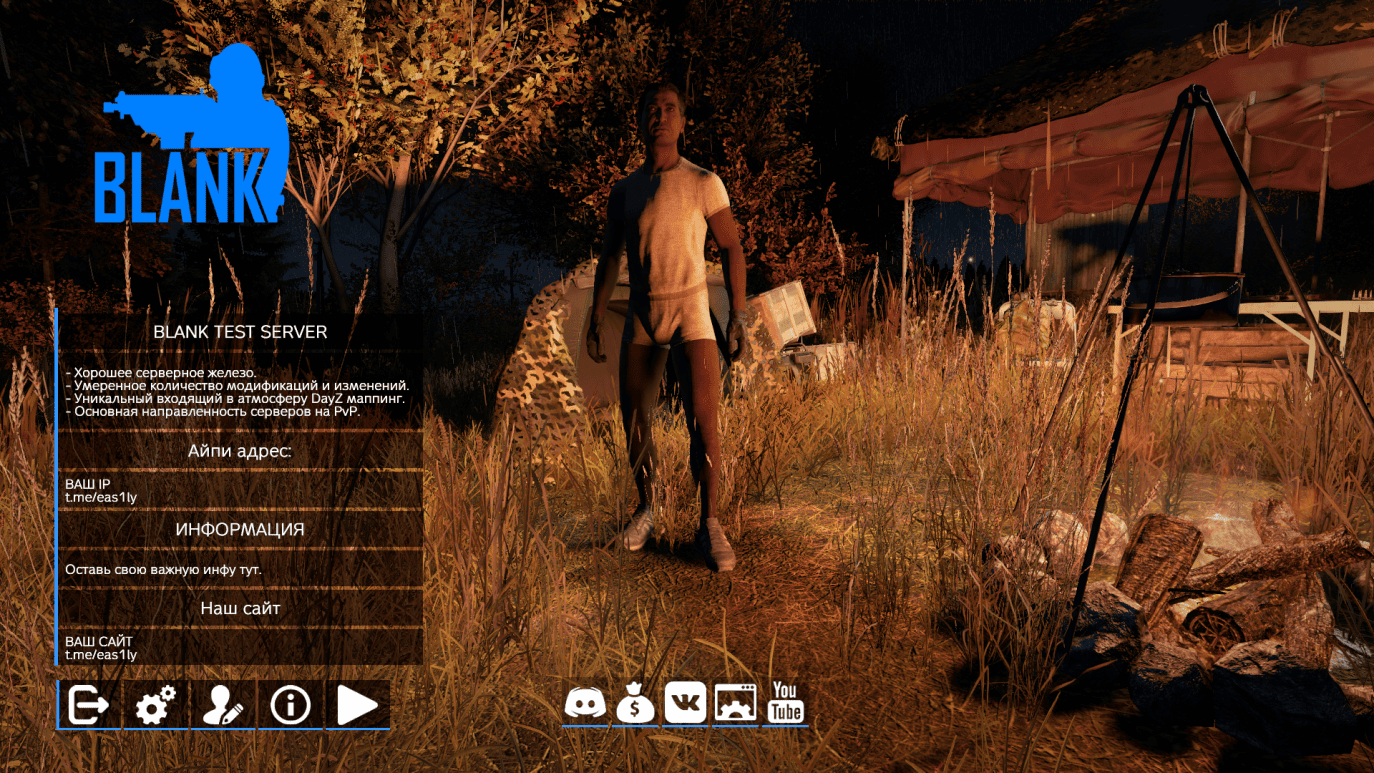Click the exit game icon

(89, 705)
